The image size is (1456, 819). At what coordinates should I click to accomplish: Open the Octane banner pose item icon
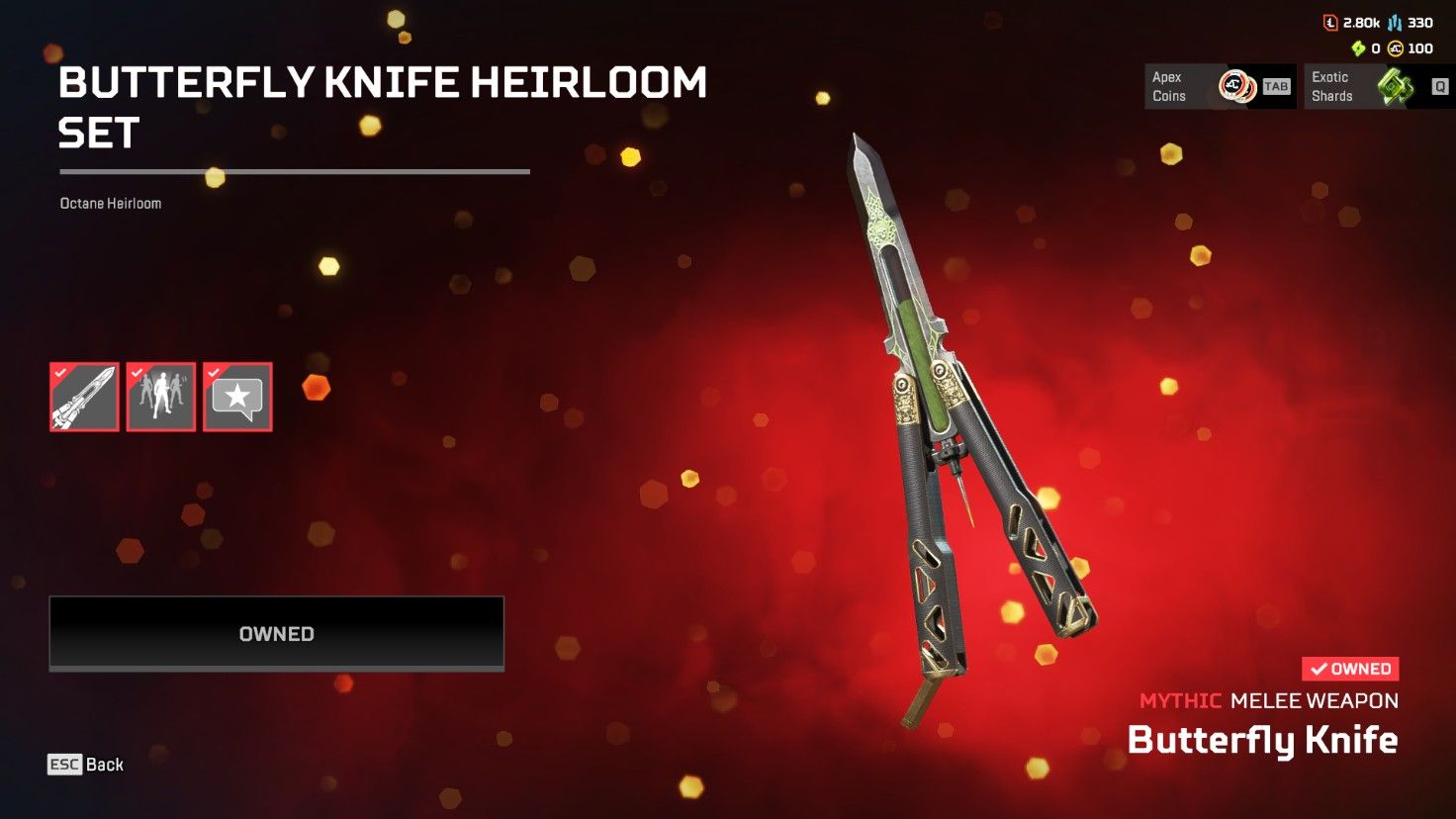(160, 396)
